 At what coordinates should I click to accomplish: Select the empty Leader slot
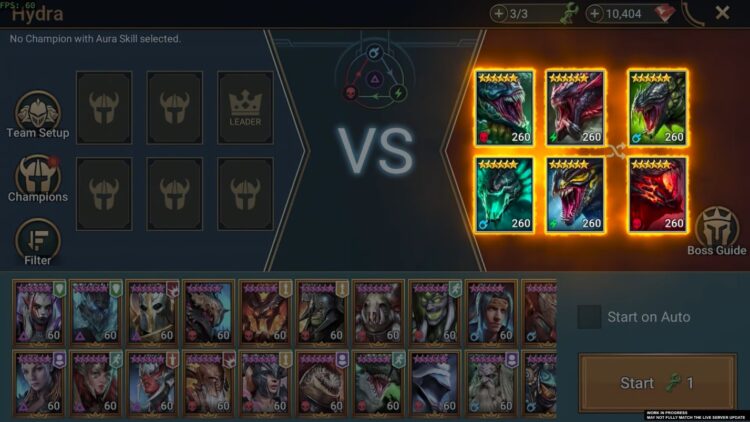245,107
